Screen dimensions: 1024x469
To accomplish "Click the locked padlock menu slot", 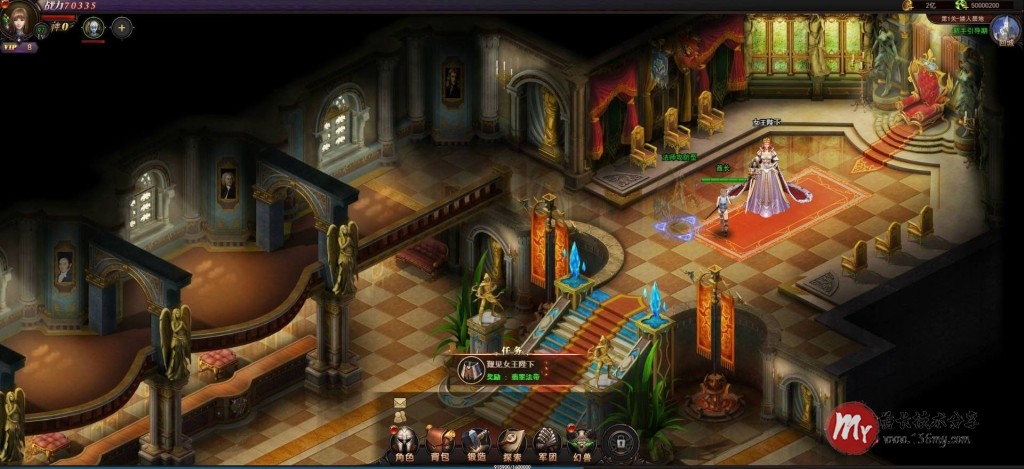I will click(620, 441).
